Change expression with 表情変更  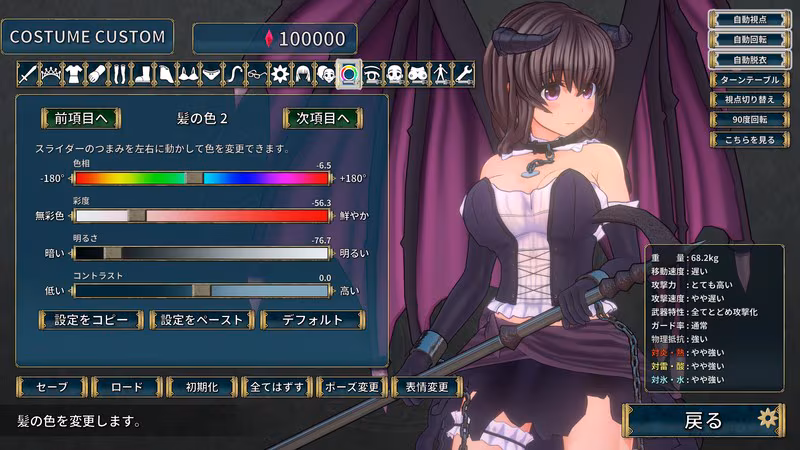pos(426,386)
